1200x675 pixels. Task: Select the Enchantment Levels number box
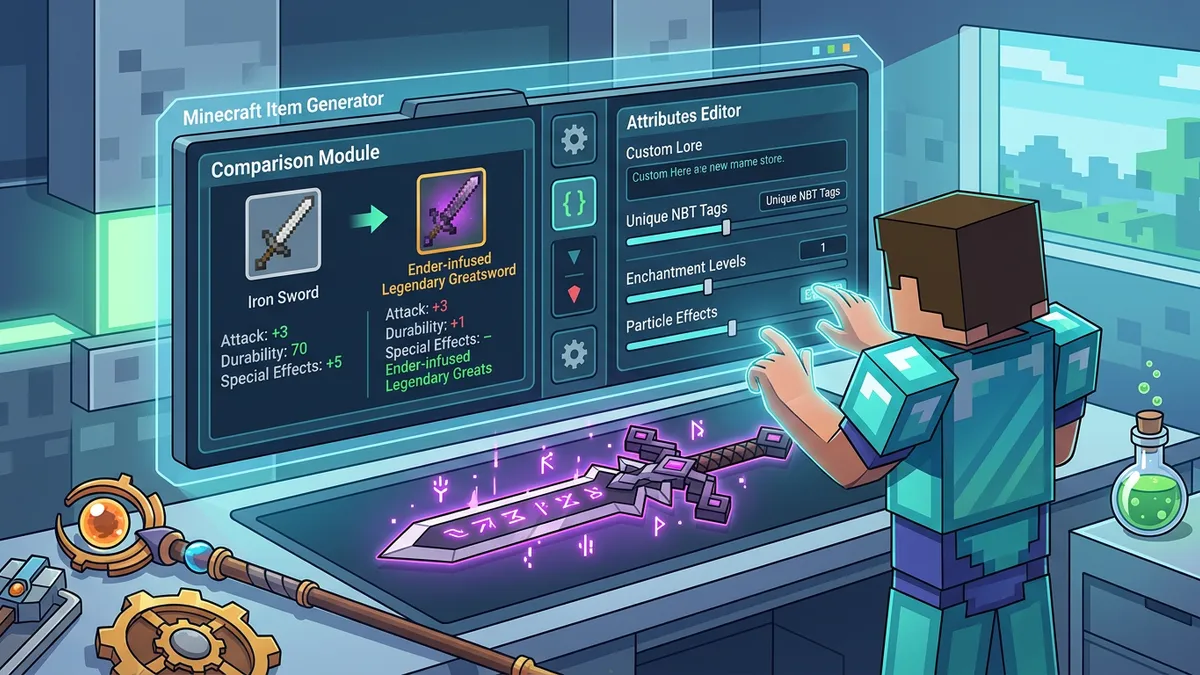tap(823, 246)
